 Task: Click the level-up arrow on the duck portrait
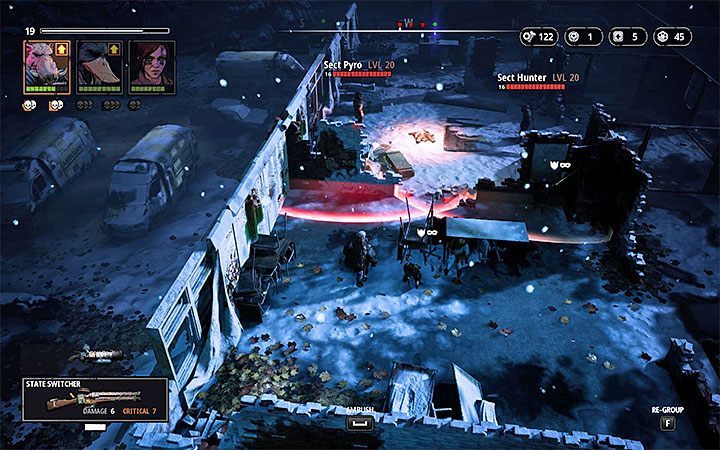(114, 47)
